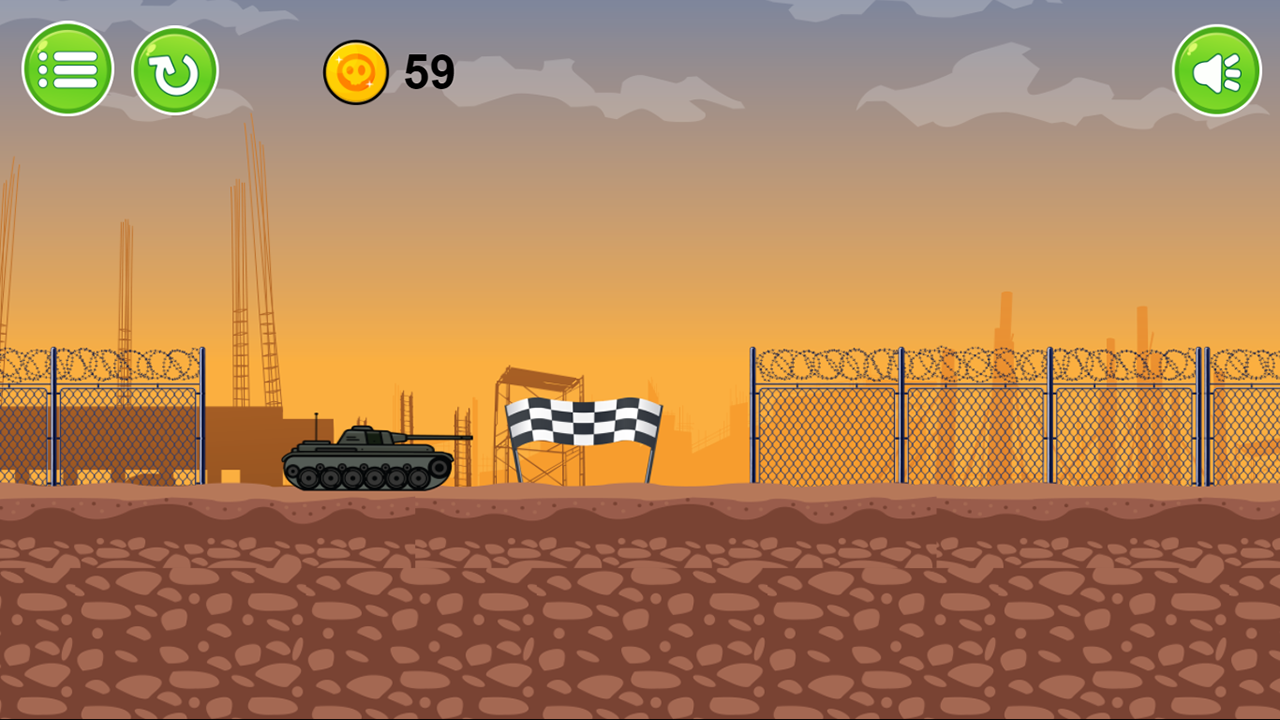Enable sound using the speaker button
The width and height of the screenshot is (1280, 720).
coord(1216,68)
